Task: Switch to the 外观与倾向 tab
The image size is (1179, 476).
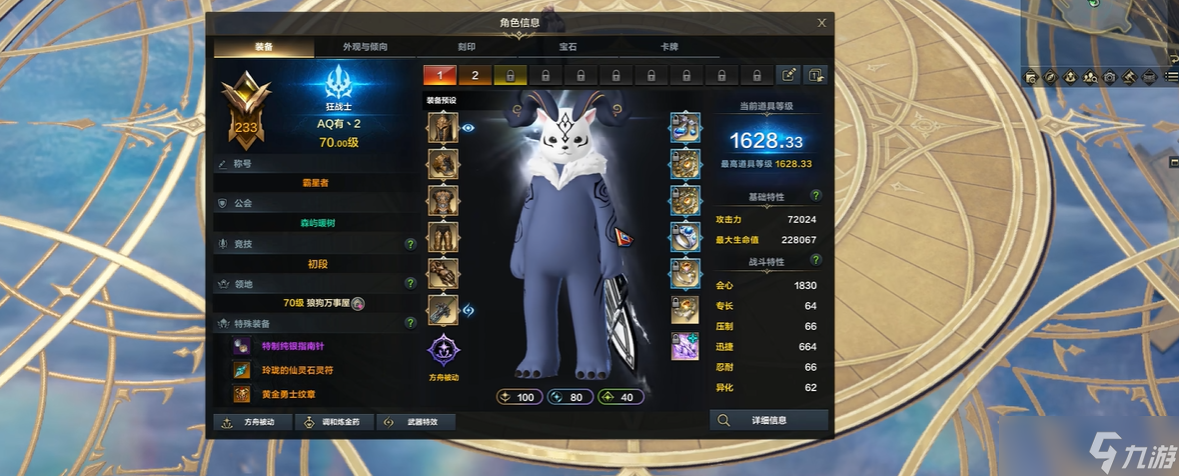Action: pyautogui.click(x=365, y=47)
